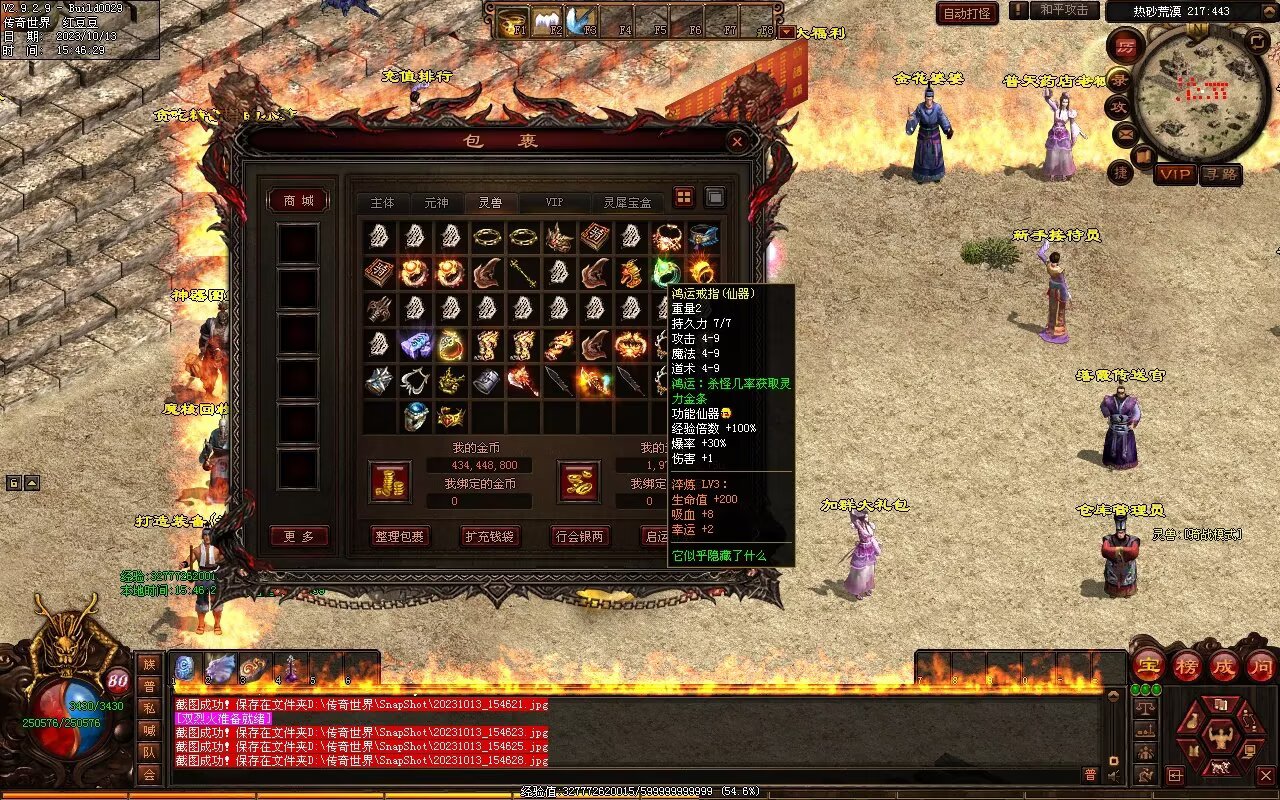Toggle 自动打怪 auto-fight
The height and width of the screenshot is (800, 1280).
click(x=967, y=13)
